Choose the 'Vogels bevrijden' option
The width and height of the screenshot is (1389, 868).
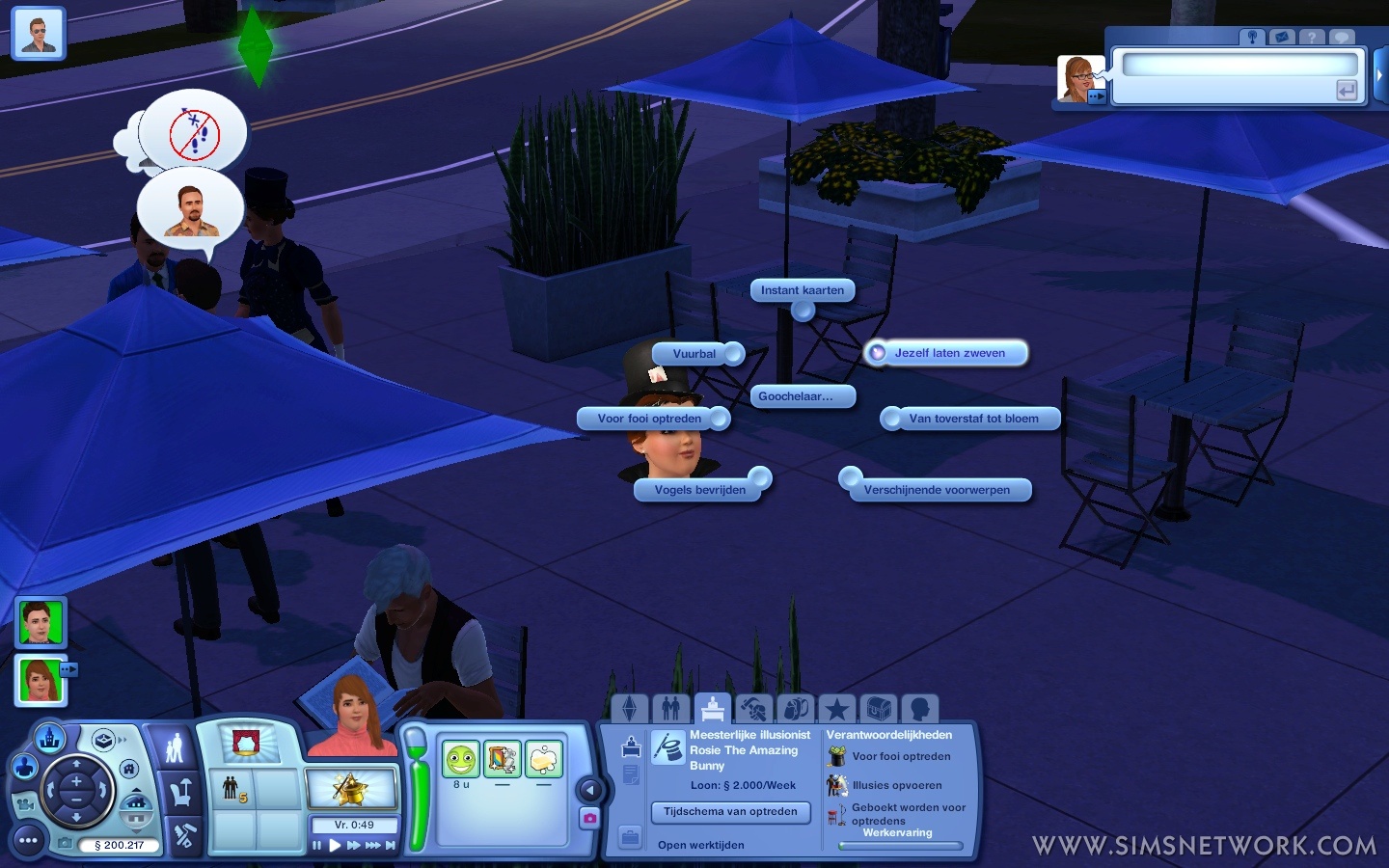(x=699, y=490)
